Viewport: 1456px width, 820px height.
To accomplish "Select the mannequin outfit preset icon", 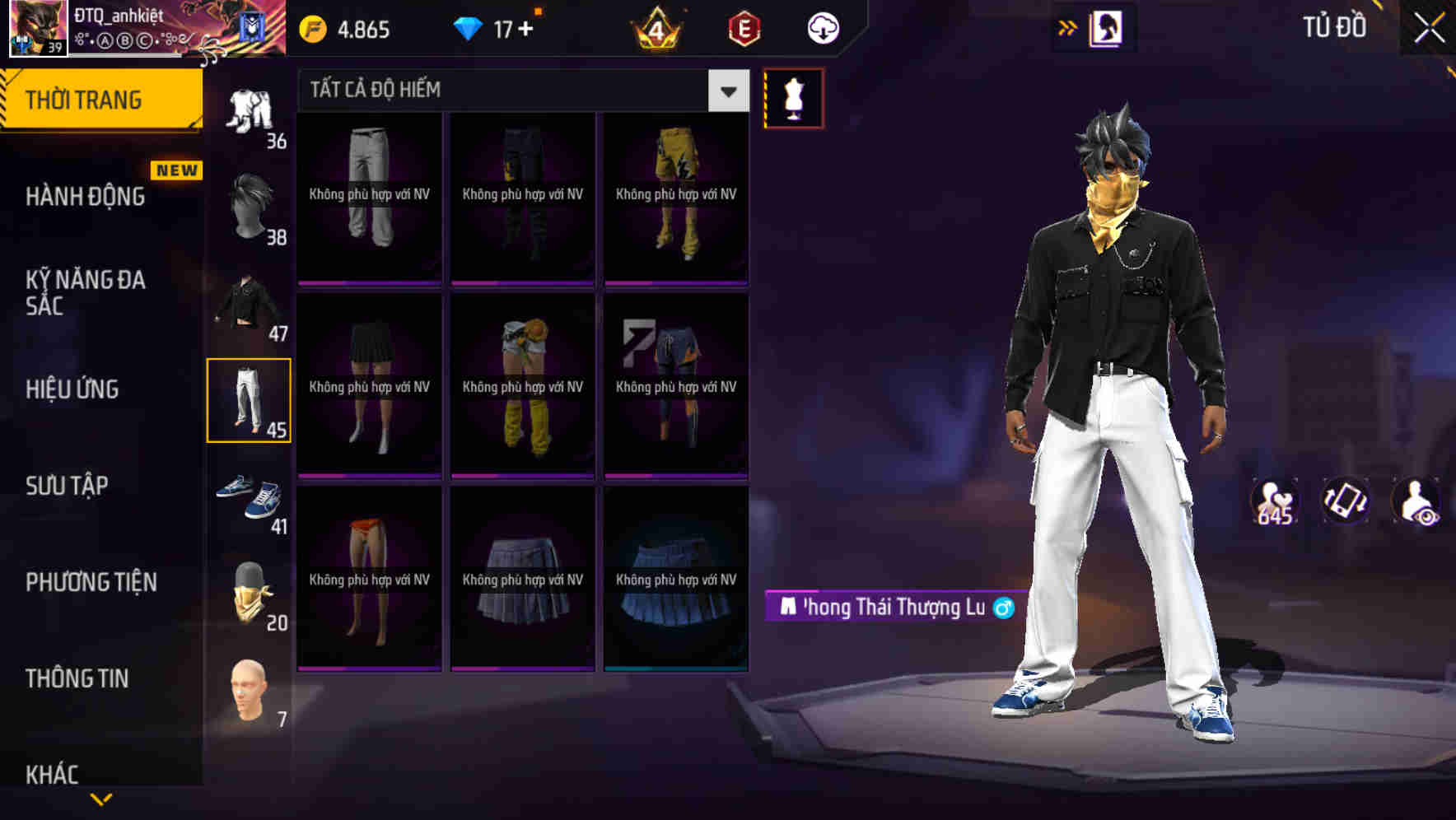I will [x=793, y=96].
